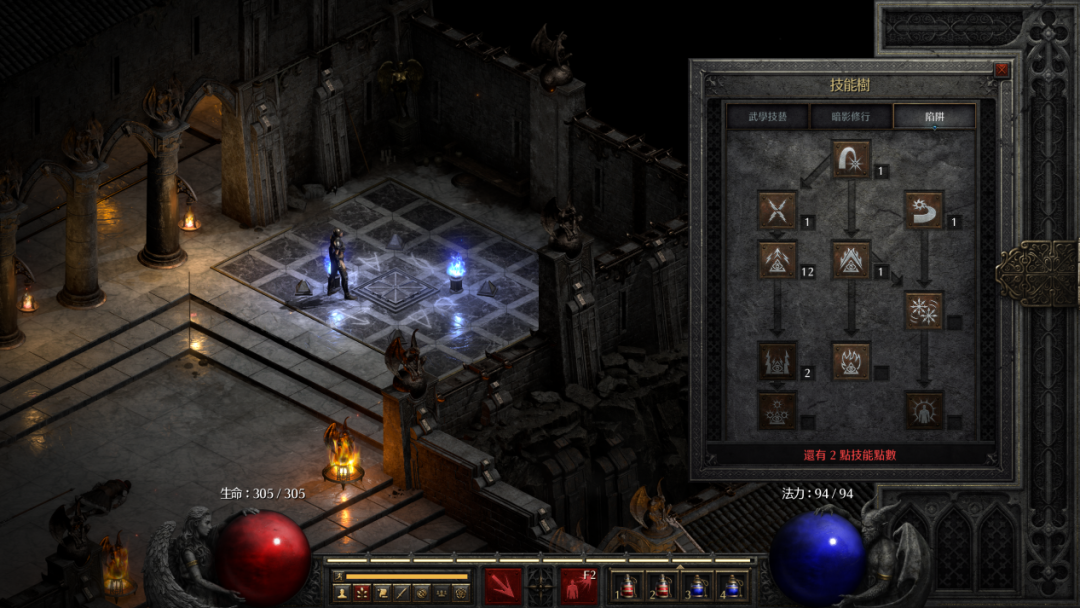1080x608 pixels.
Task: Click the Wake of Fire skill
Action: point(851,260)
